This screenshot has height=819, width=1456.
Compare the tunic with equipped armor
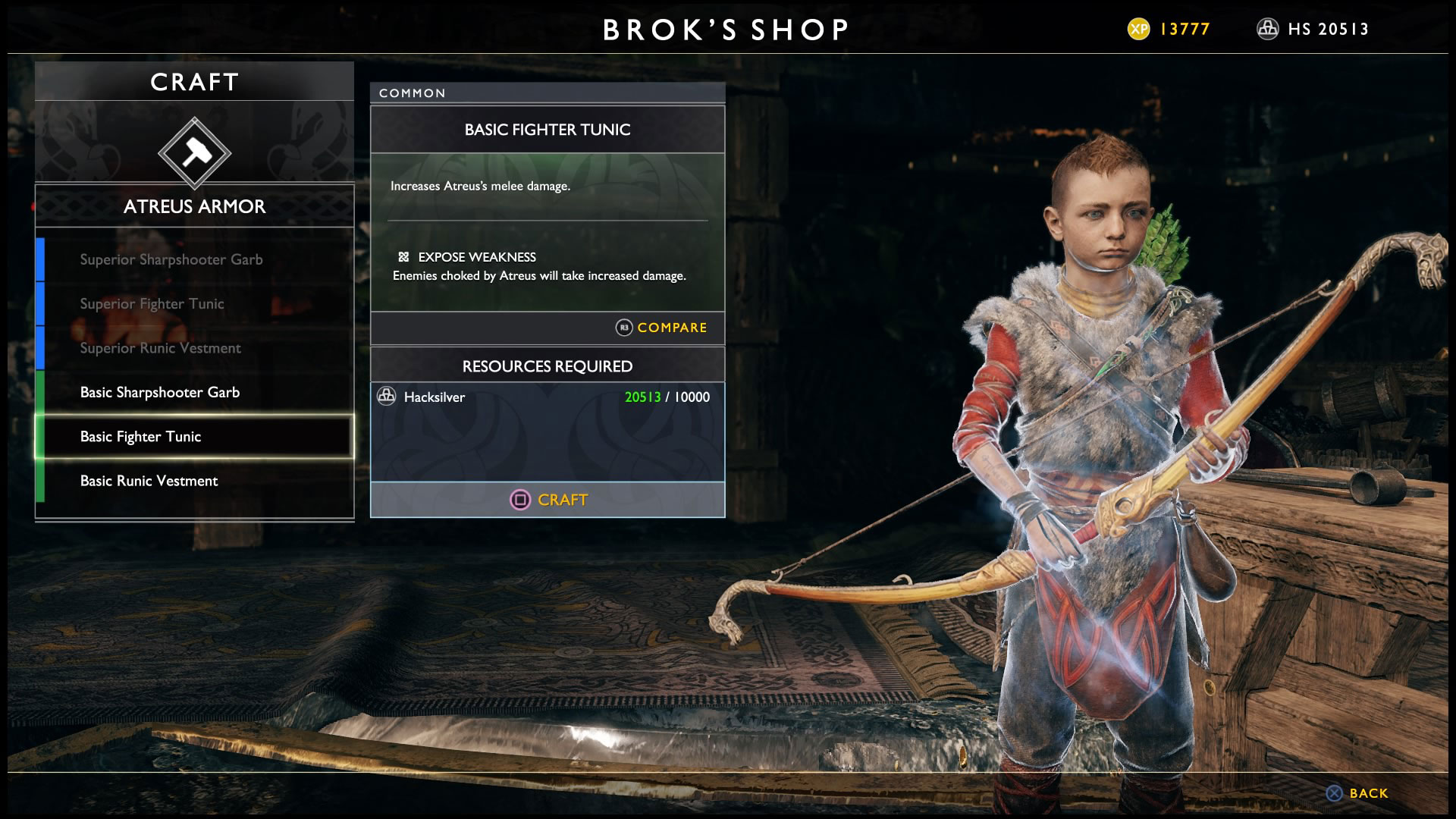[x=661, y=328]
